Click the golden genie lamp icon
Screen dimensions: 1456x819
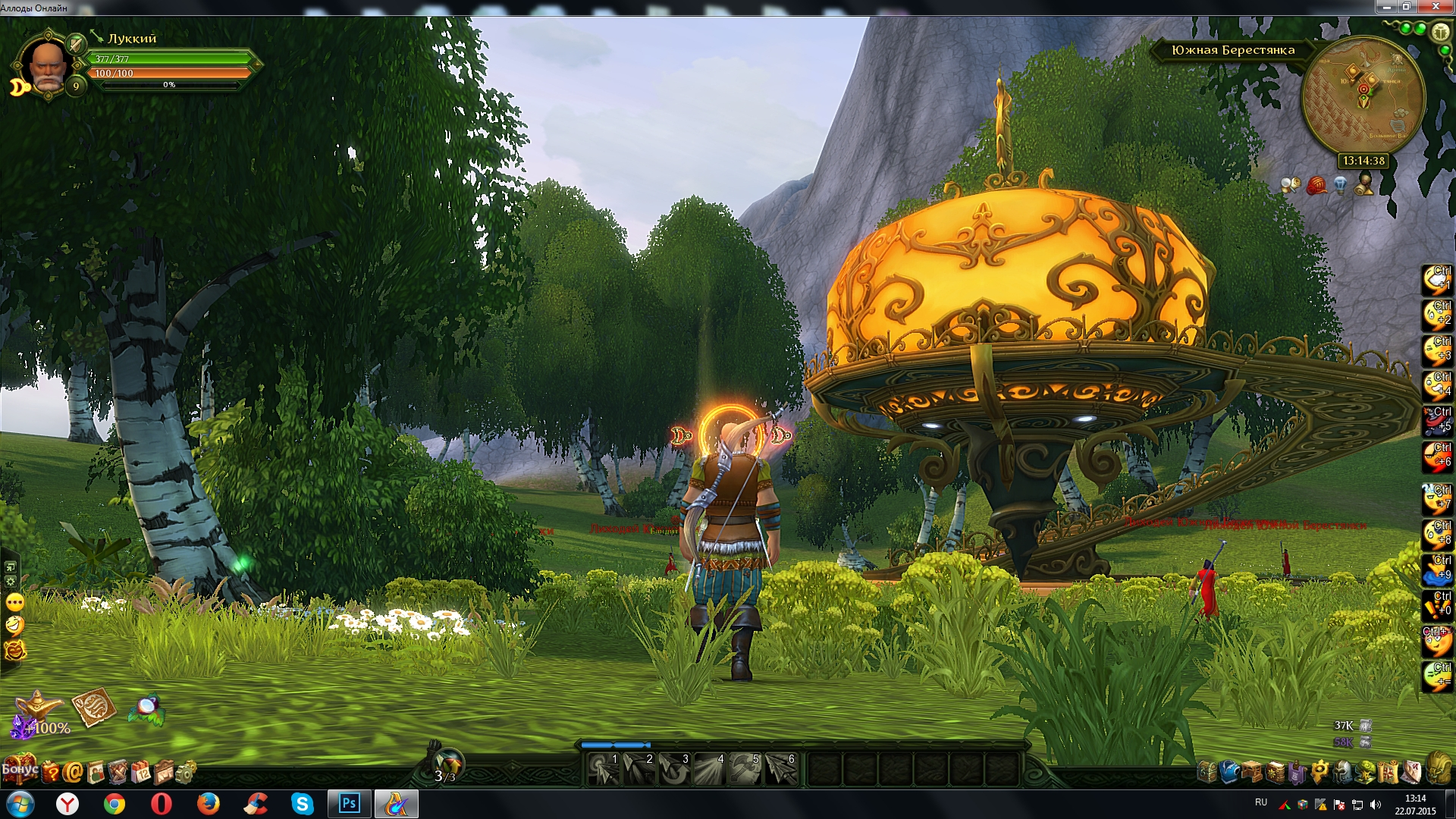pos(39,707)
